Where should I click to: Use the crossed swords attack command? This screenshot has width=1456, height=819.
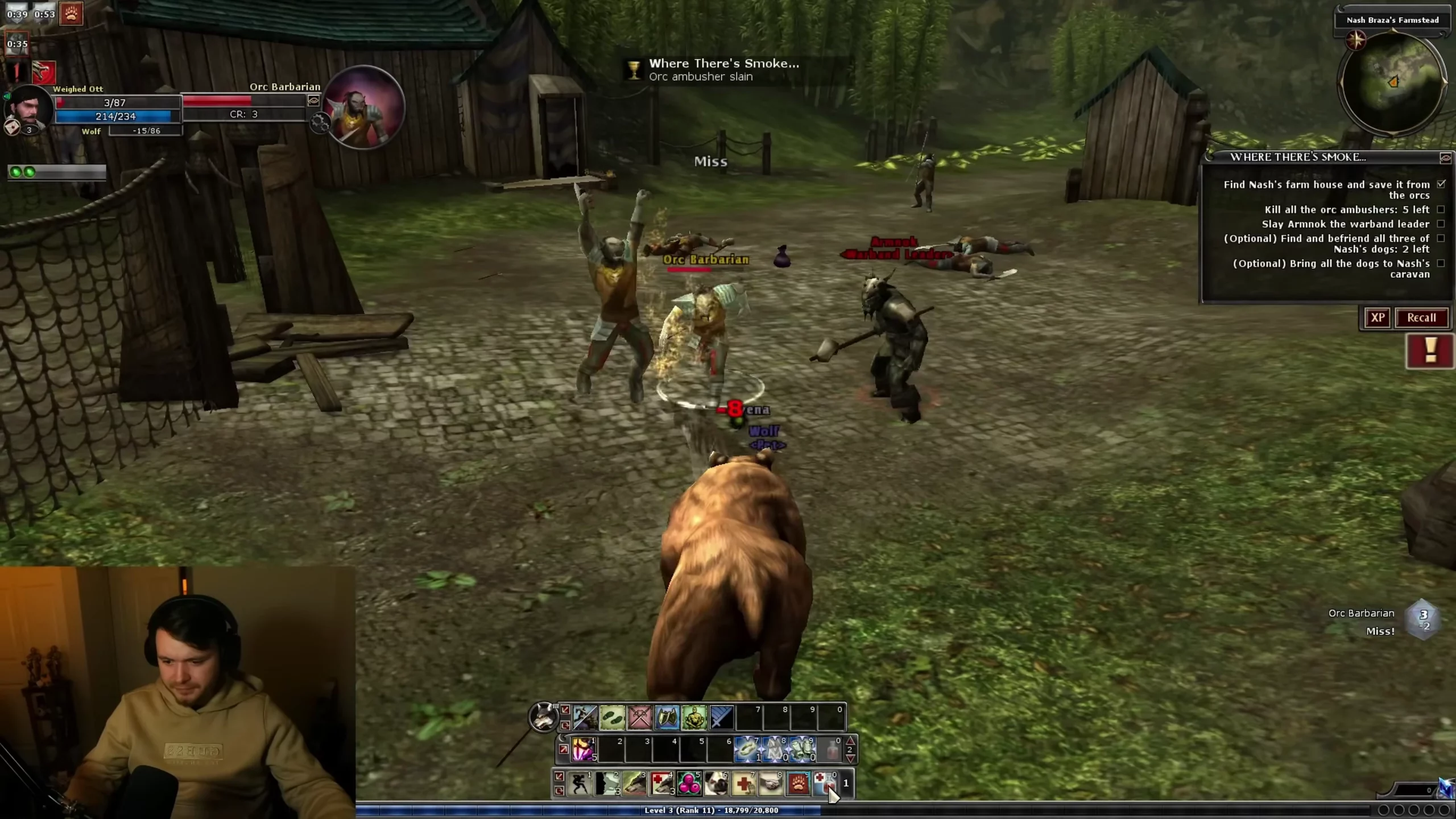point(639,718)
